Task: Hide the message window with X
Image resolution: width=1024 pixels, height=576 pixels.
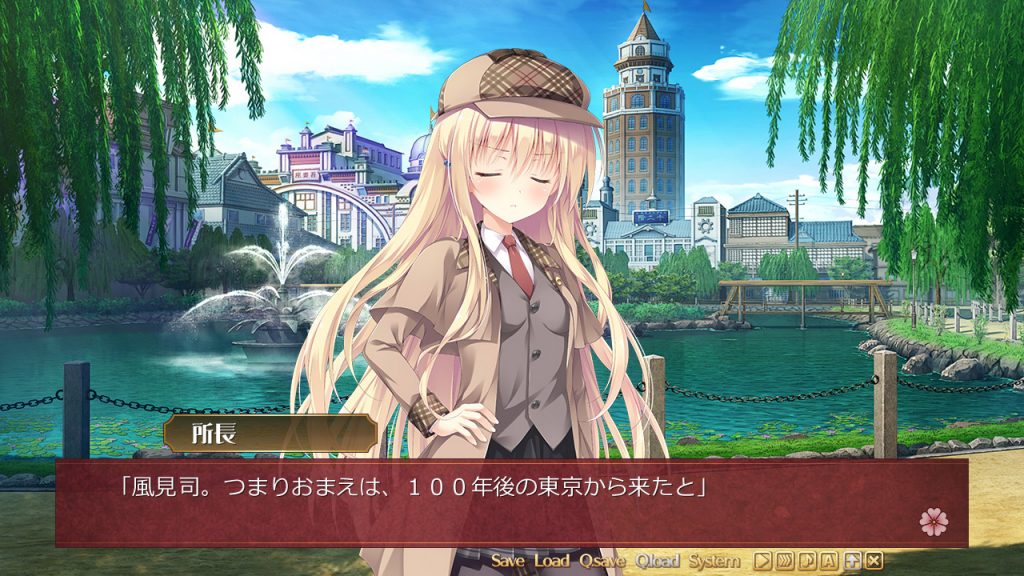Action: [x=874, y=561]
